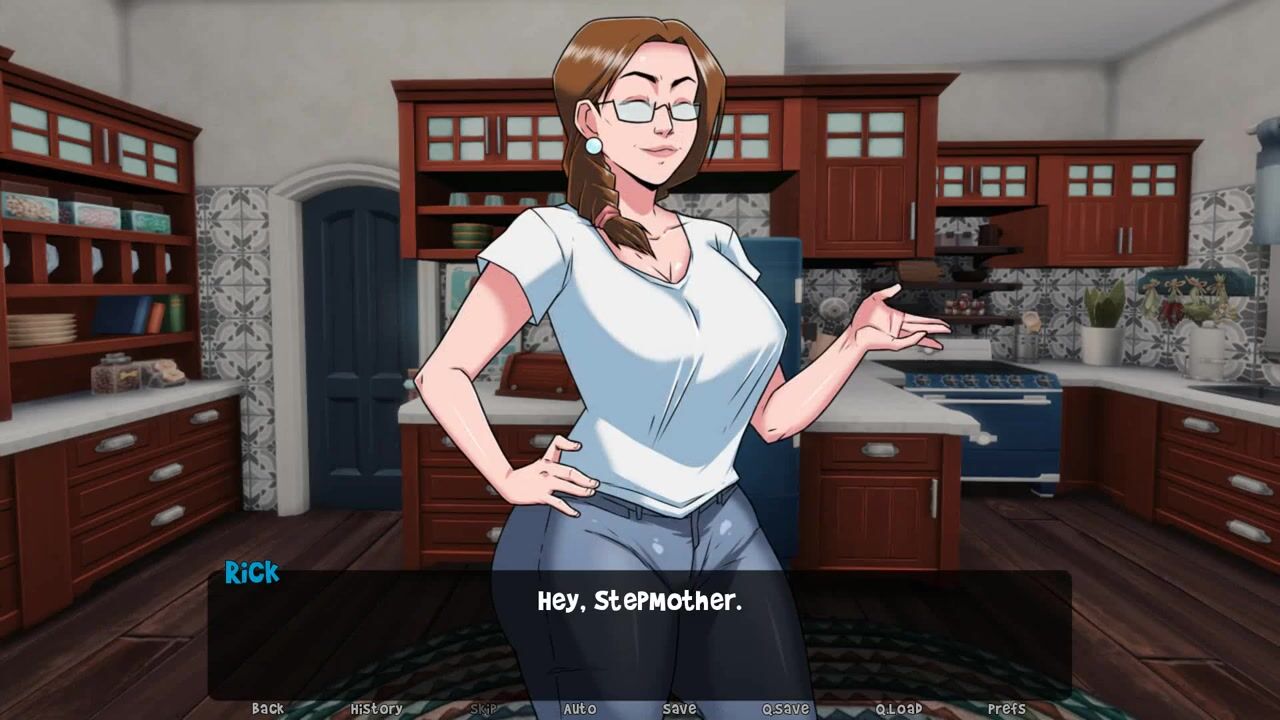Image resolution: width=1280 pixels, height=720 pixels.
Task: Turn on Auto advance mode
Action: pyautogui.click(x=580, y=708)
